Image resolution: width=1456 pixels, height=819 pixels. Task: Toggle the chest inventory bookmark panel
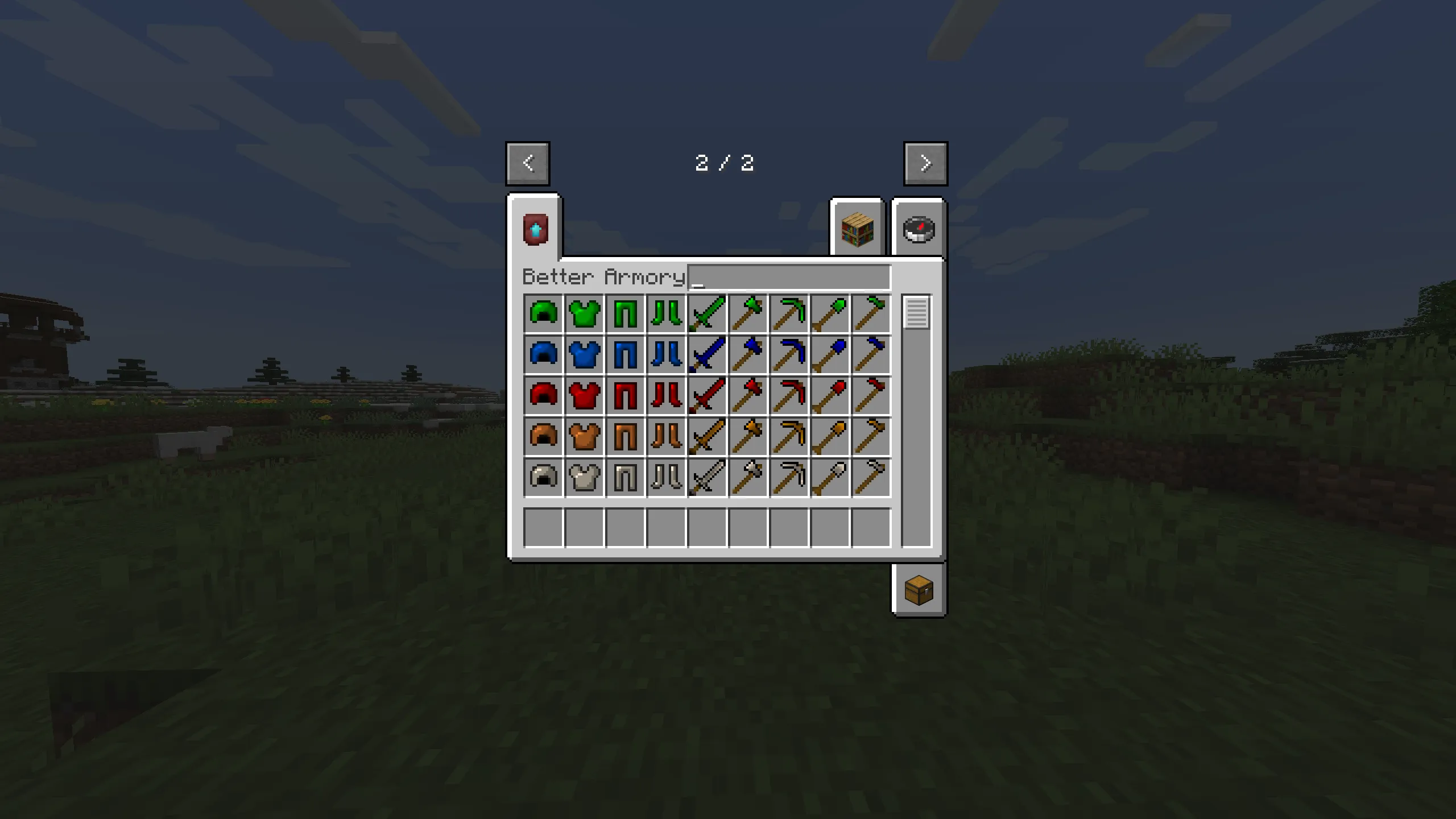917,591
